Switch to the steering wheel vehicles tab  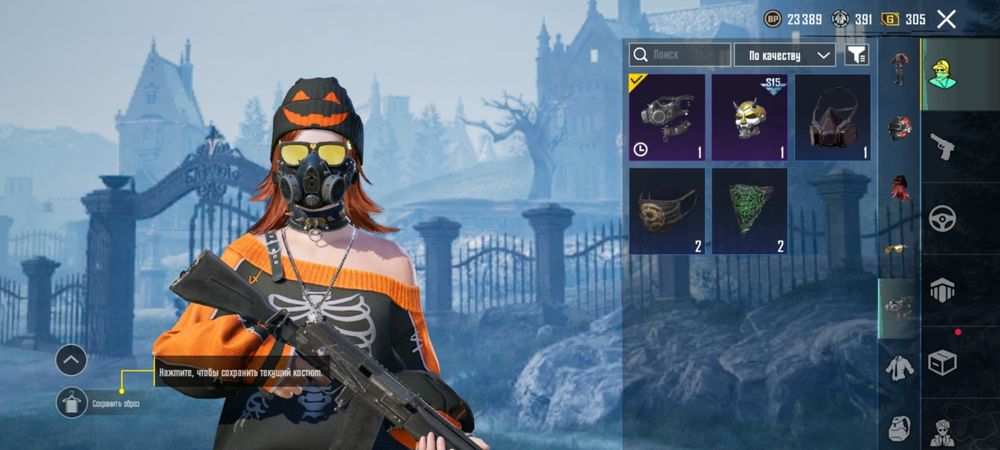click(x=942, y=218)
